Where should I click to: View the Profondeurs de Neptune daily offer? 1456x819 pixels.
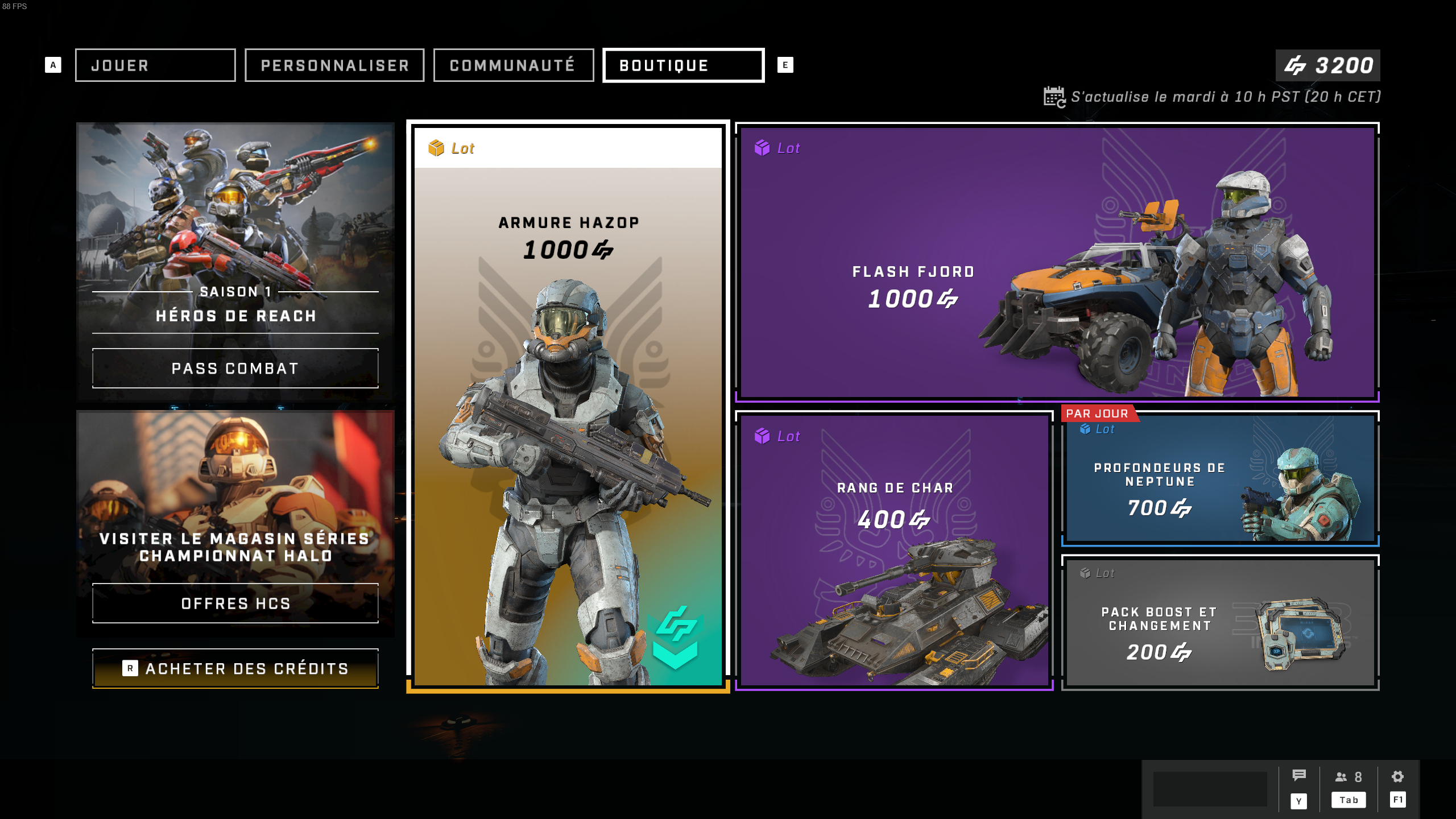[x=1220, y=479]
